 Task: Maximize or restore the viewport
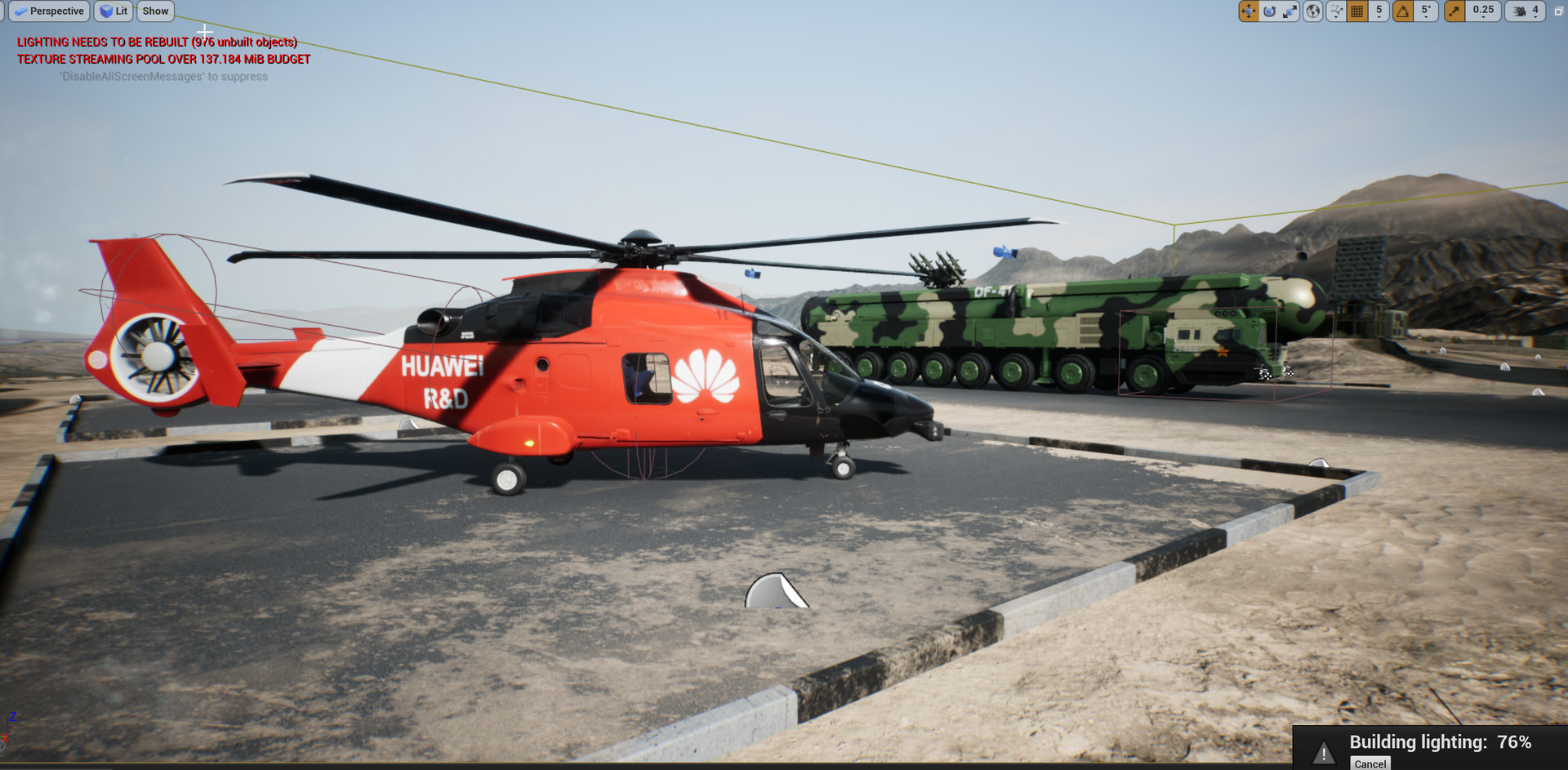click(x=1558, y=11)
